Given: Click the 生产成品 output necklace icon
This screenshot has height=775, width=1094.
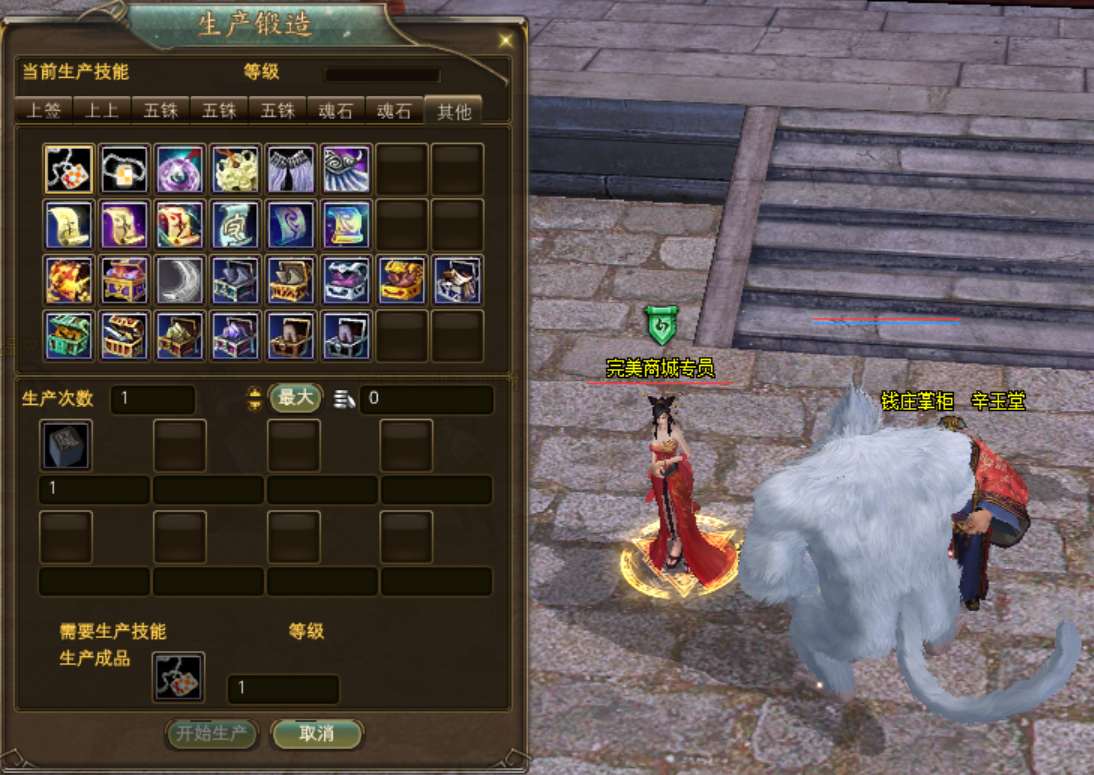Looking at the screenshot, I should tap(179, 677).
